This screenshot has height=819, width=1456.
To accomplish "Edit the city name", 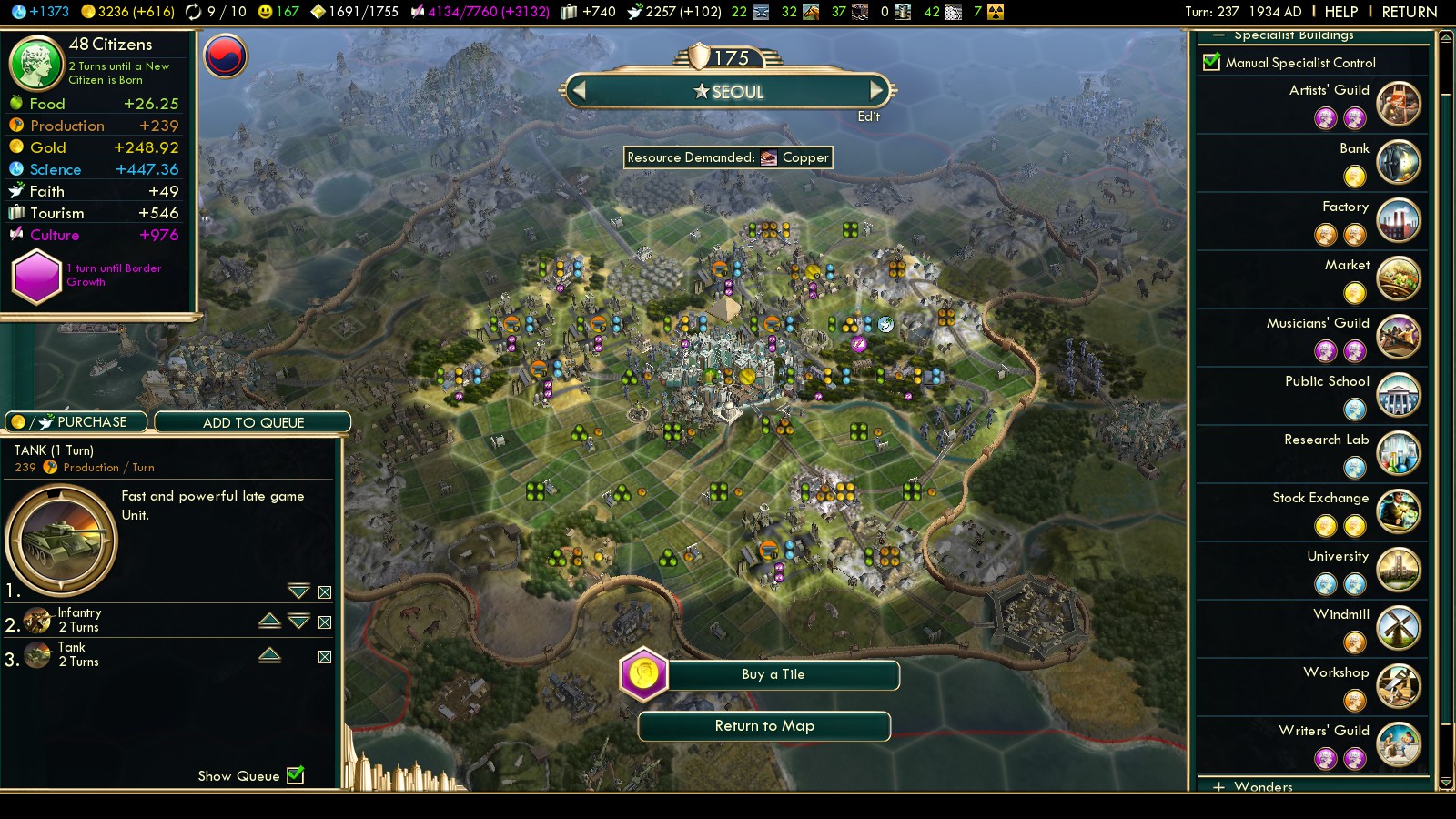I will click(x=868, y=116).
